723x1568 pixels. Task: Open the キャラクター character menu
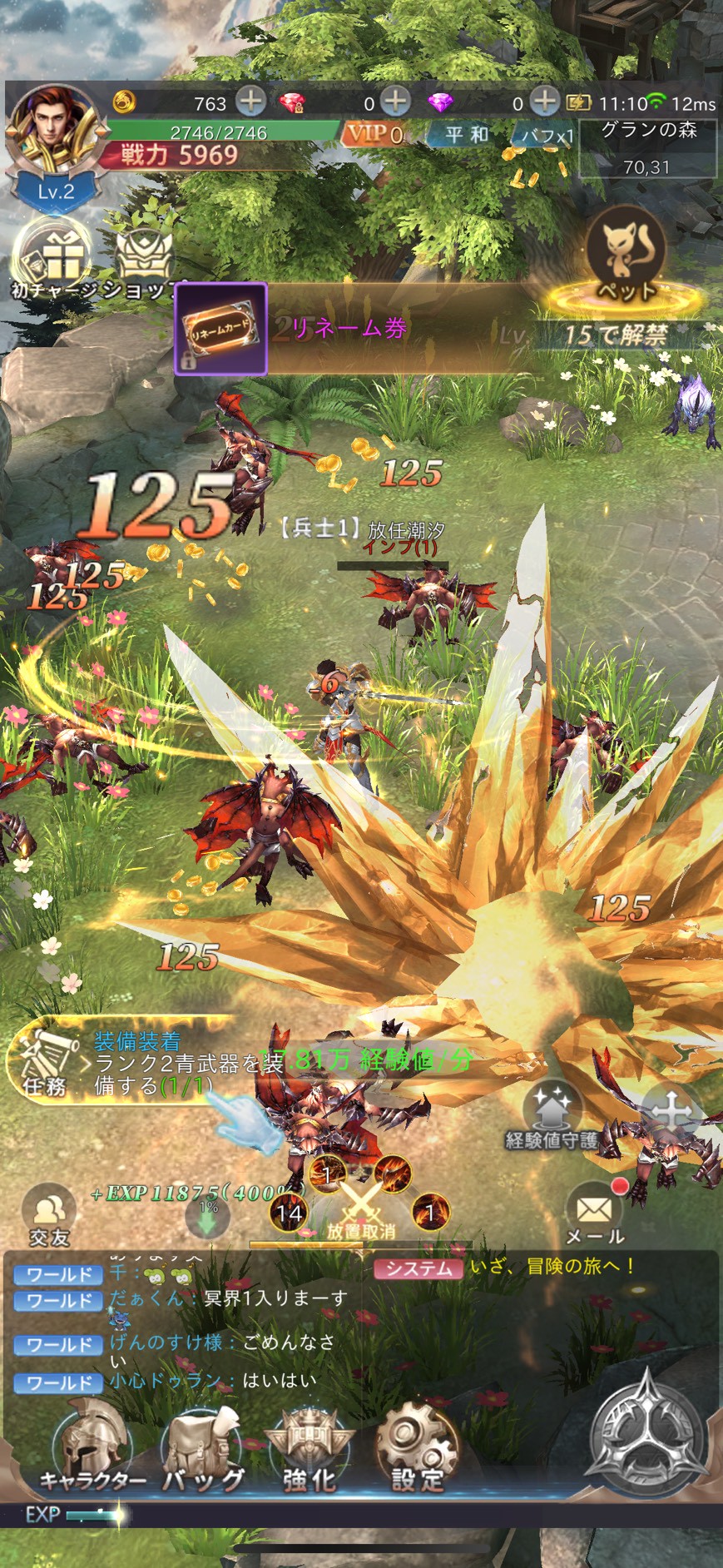pos(92,1448)
